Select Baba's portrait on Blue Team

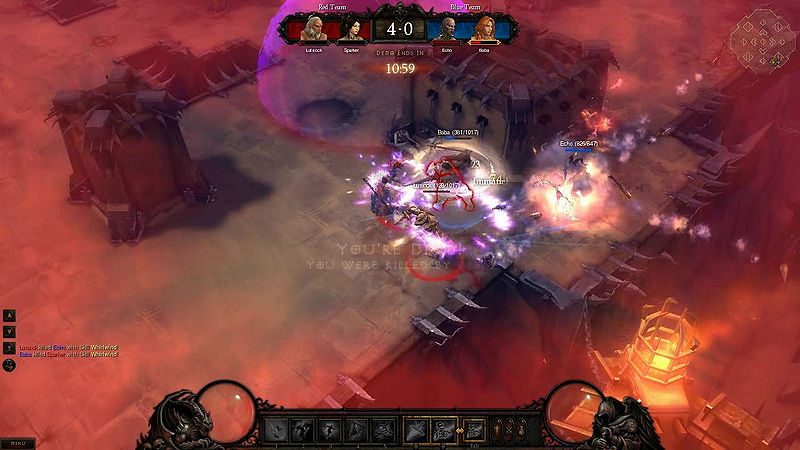484,30
